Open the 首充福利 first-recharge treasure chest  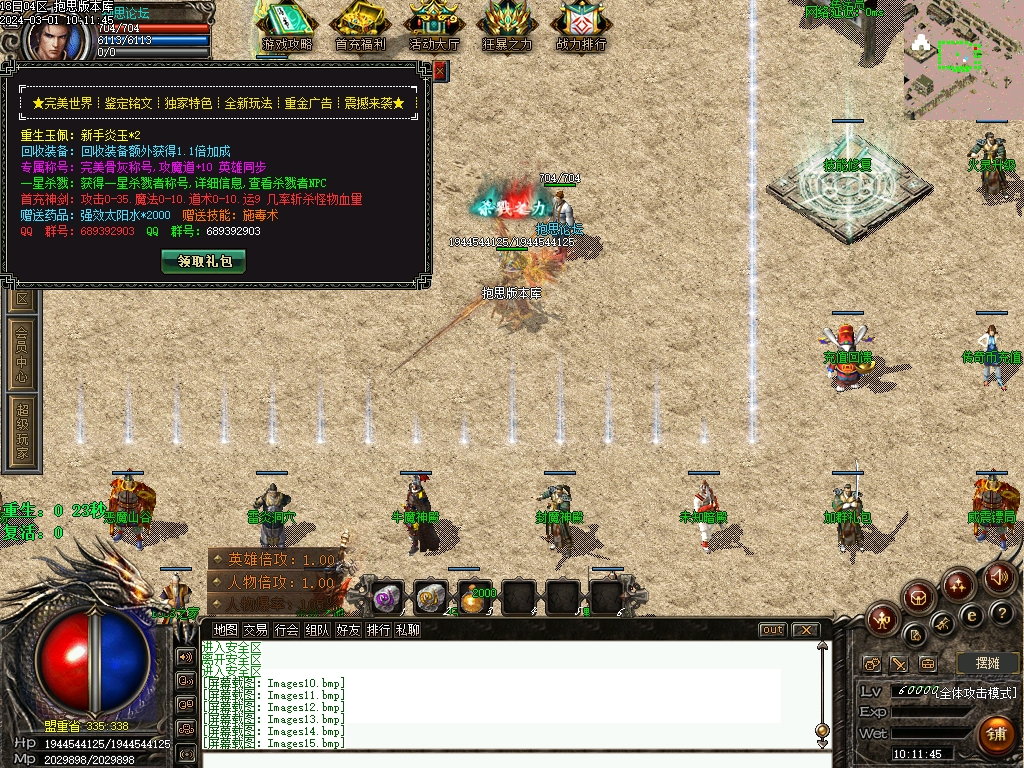point(360,26)
